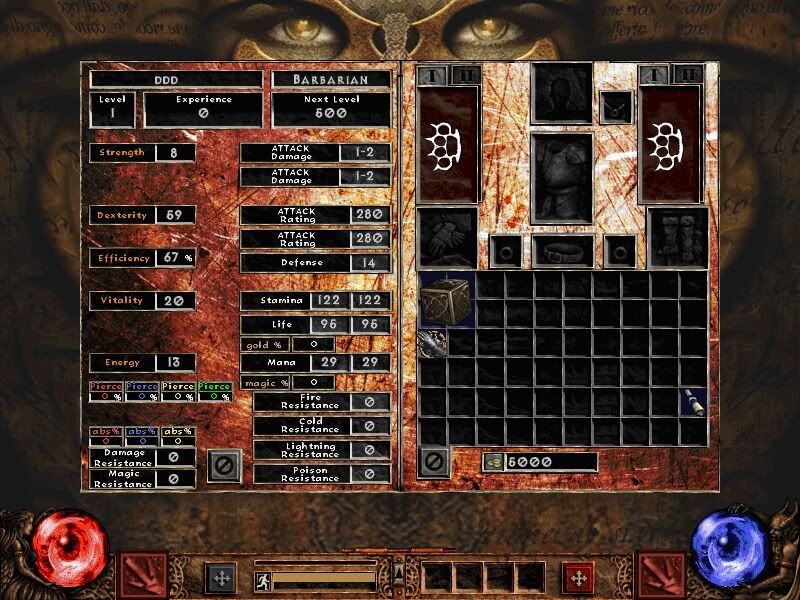Pick up the scroll in the inventory
Viewport: 800px width, 600px height.
coord(693,402)
